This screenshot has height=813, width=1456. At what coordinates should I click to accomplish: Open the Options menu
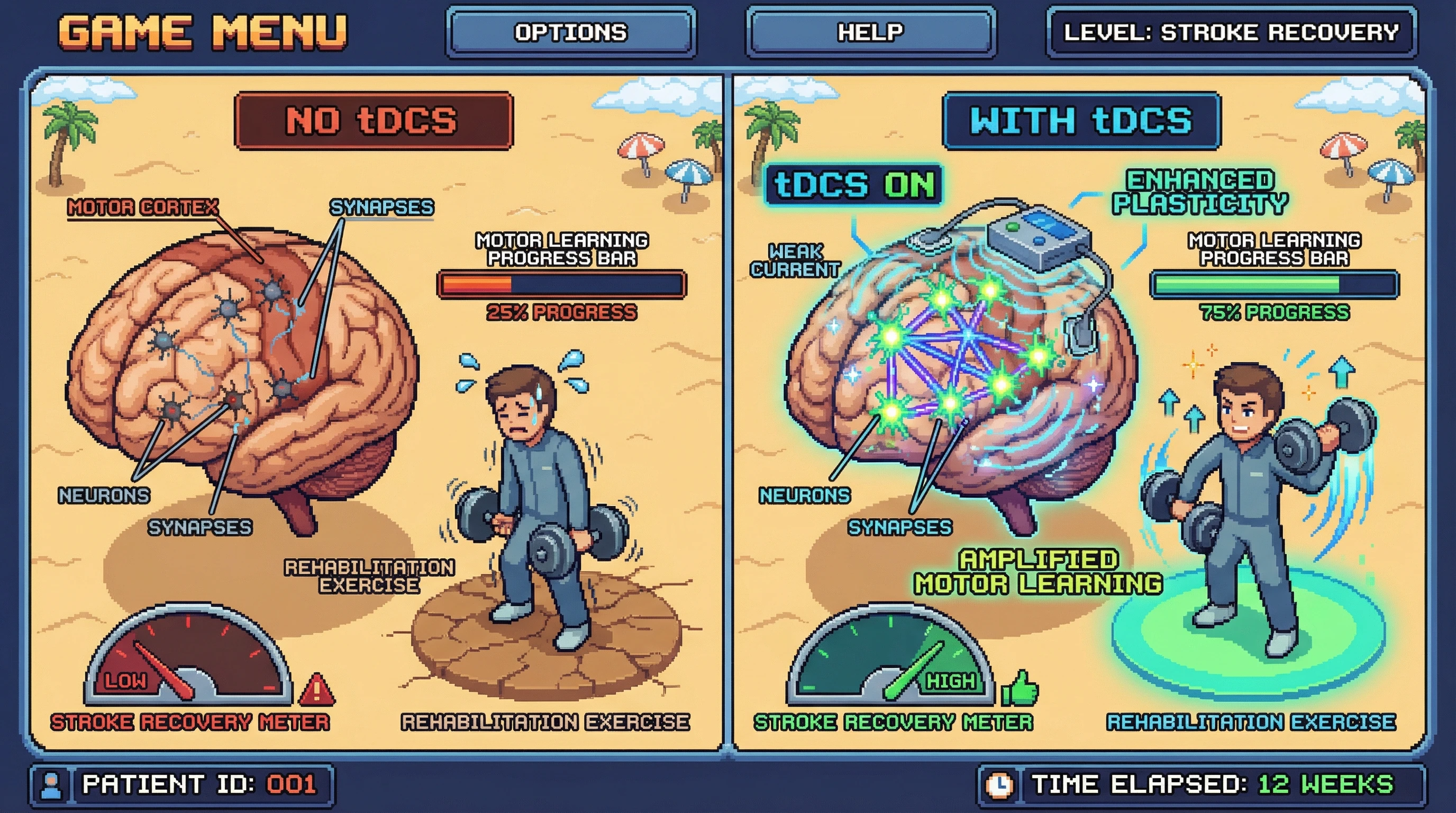click(x=571, y=32)
